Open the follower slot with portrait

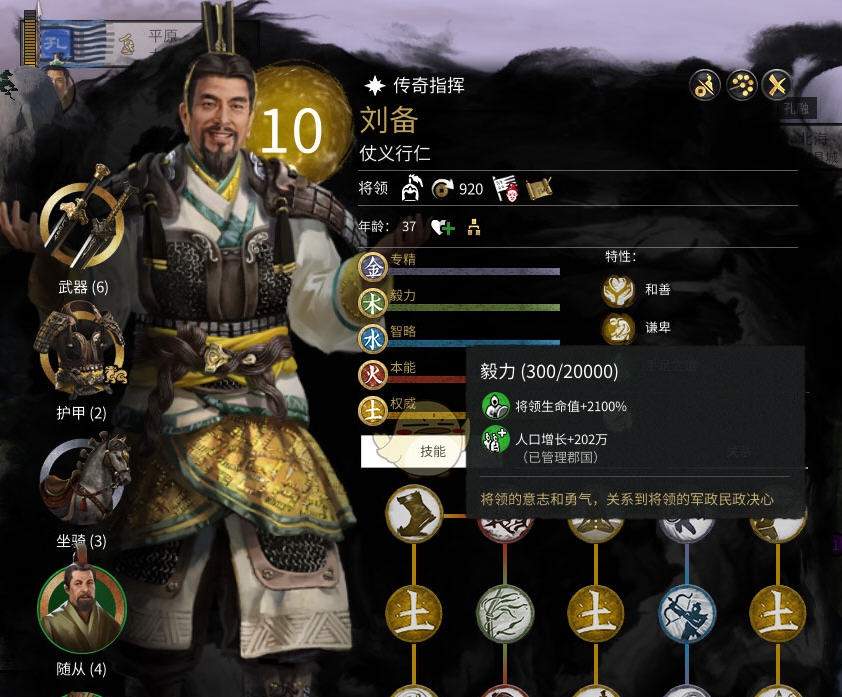pyautogui.click(x=82, y=606)
